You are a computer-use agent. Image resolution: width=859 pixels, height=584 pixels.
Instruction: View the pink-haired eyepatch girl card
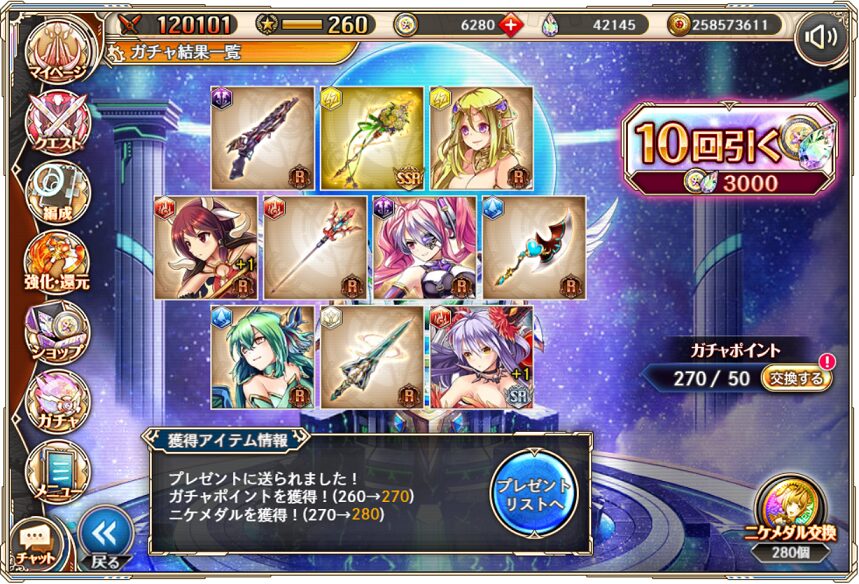pyautogui.click(x=425, y=248)
